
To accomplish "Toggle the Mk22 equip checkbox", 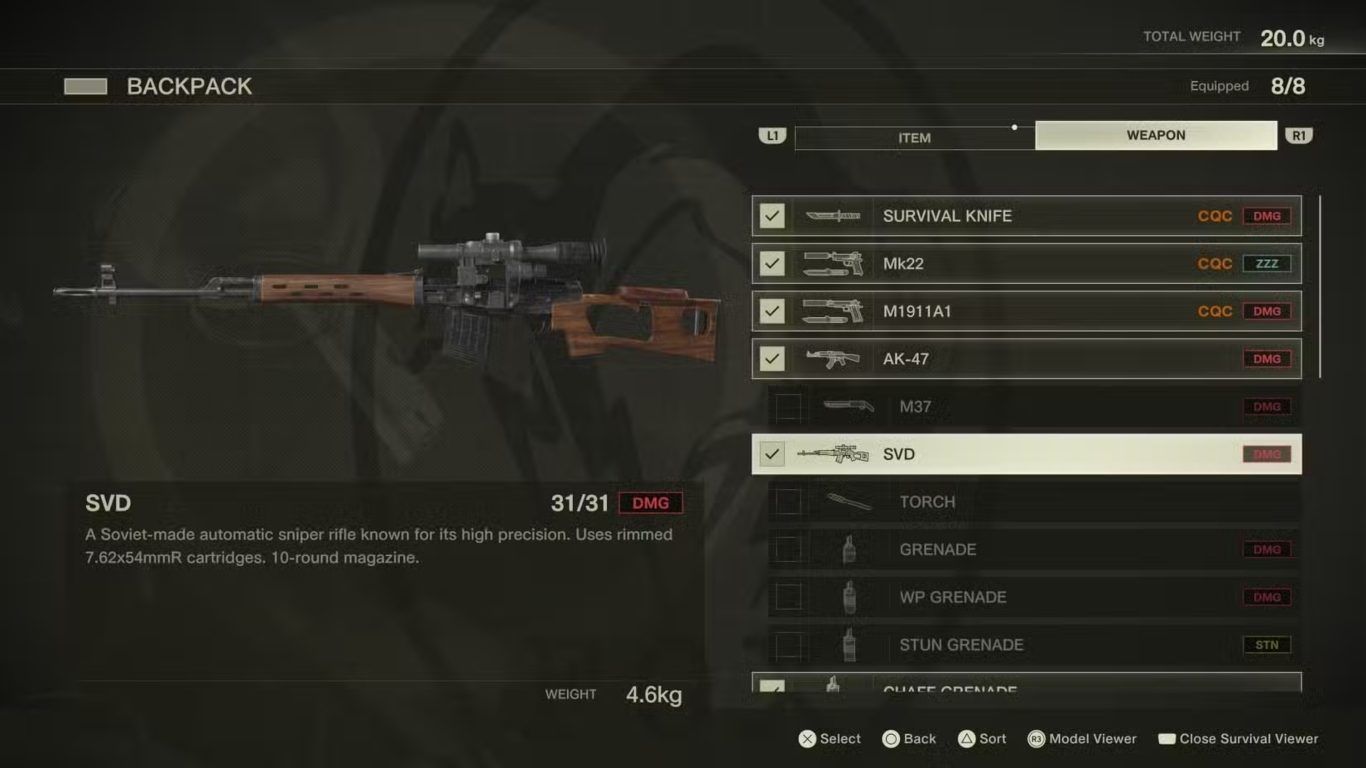I will pos(772,264).
